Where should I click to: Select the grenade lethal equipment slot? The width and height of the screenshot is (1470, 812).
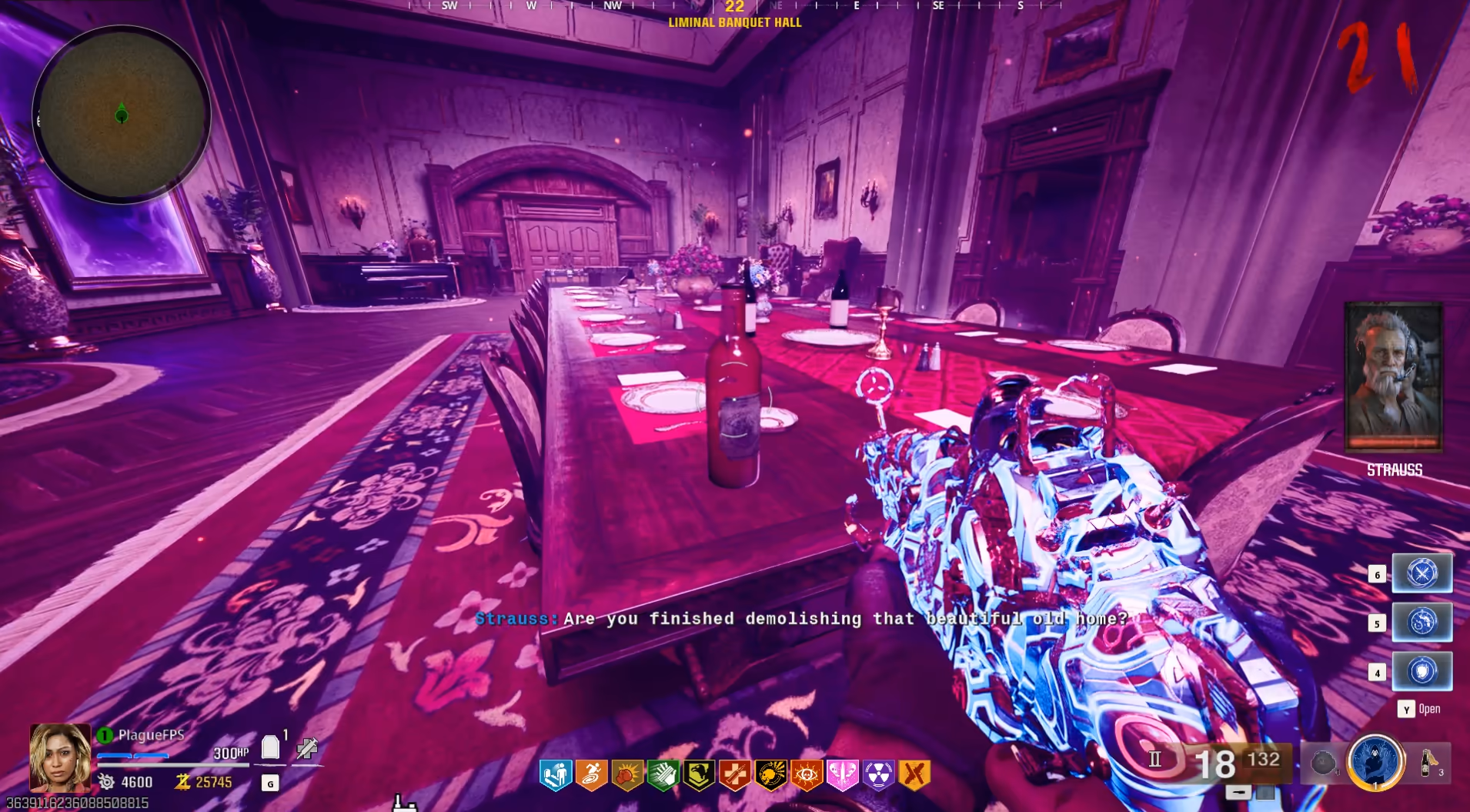(1323, 763)
